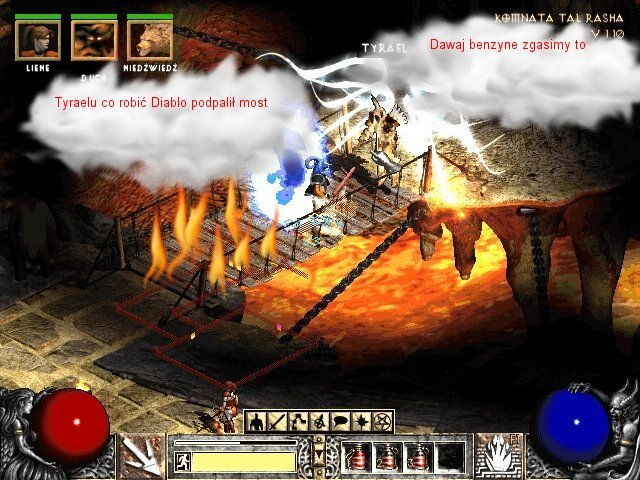Select the Niedźwiedź bear portrait
This screenshot has width=640, height=480.
click(x=150, y=40)
